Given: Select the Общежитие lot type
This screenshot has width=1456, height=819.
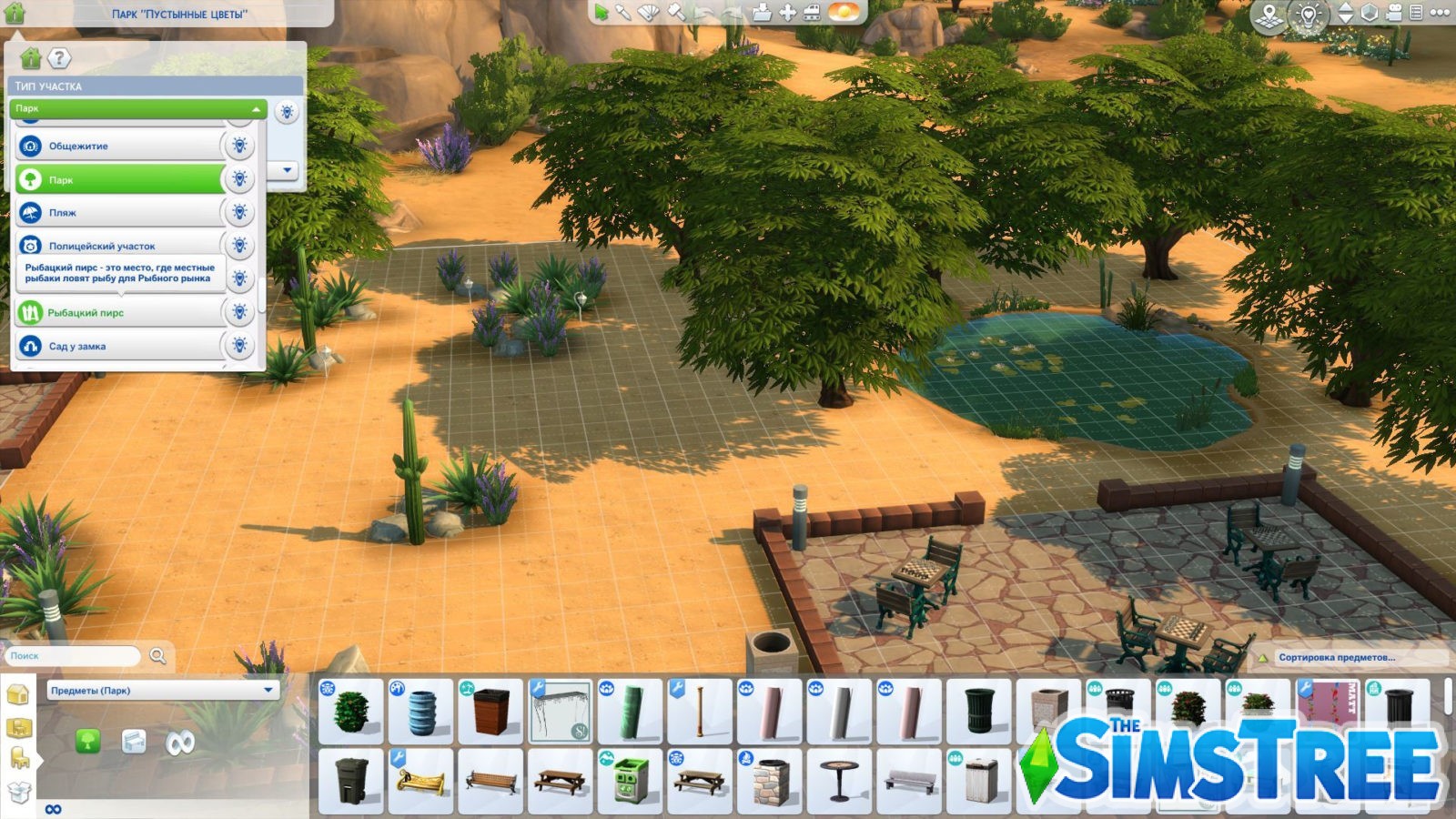Looking at the screenshot, I should [x=118, y=146].
